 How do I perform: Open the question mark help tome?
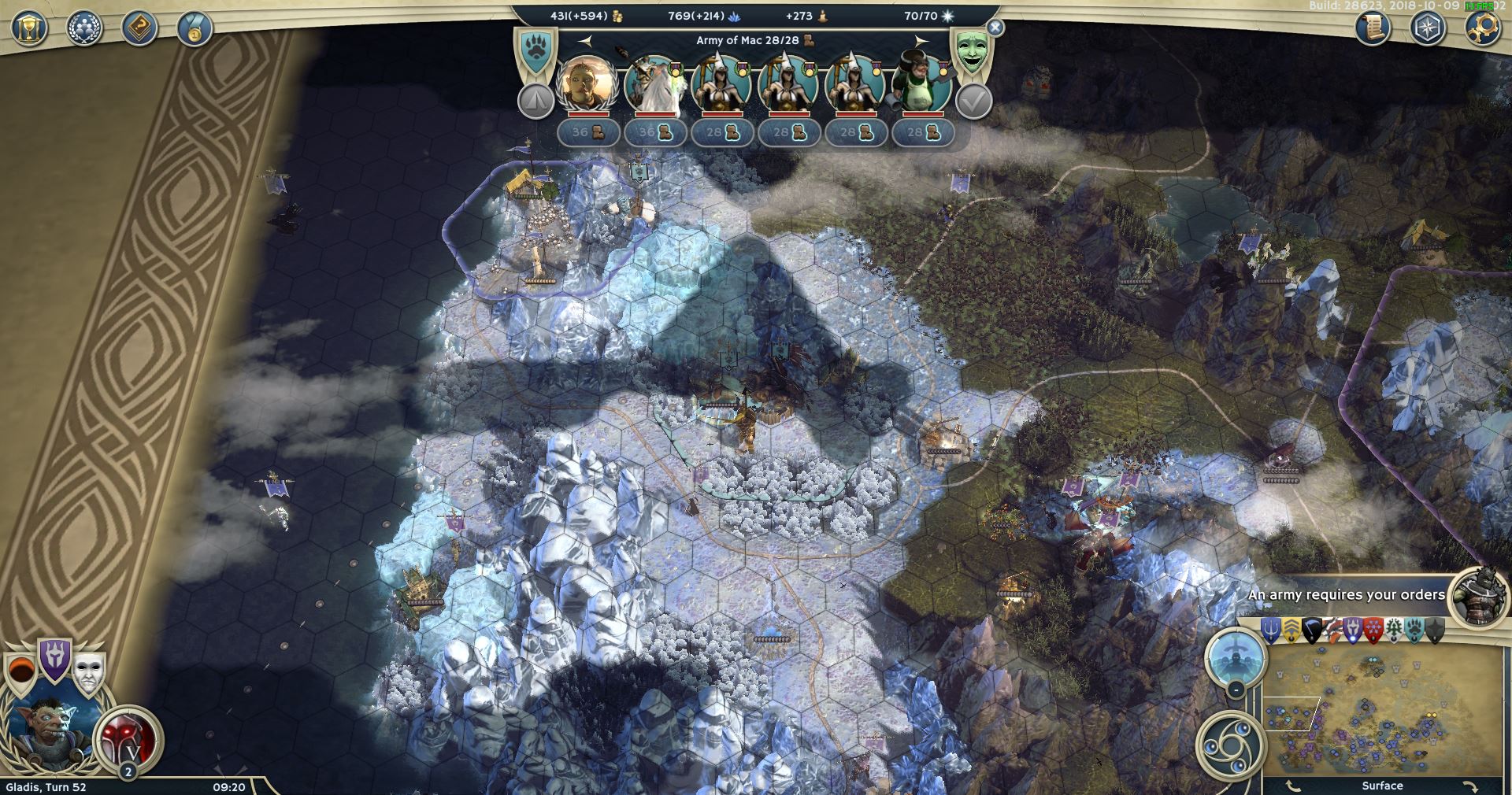point(140,29)
